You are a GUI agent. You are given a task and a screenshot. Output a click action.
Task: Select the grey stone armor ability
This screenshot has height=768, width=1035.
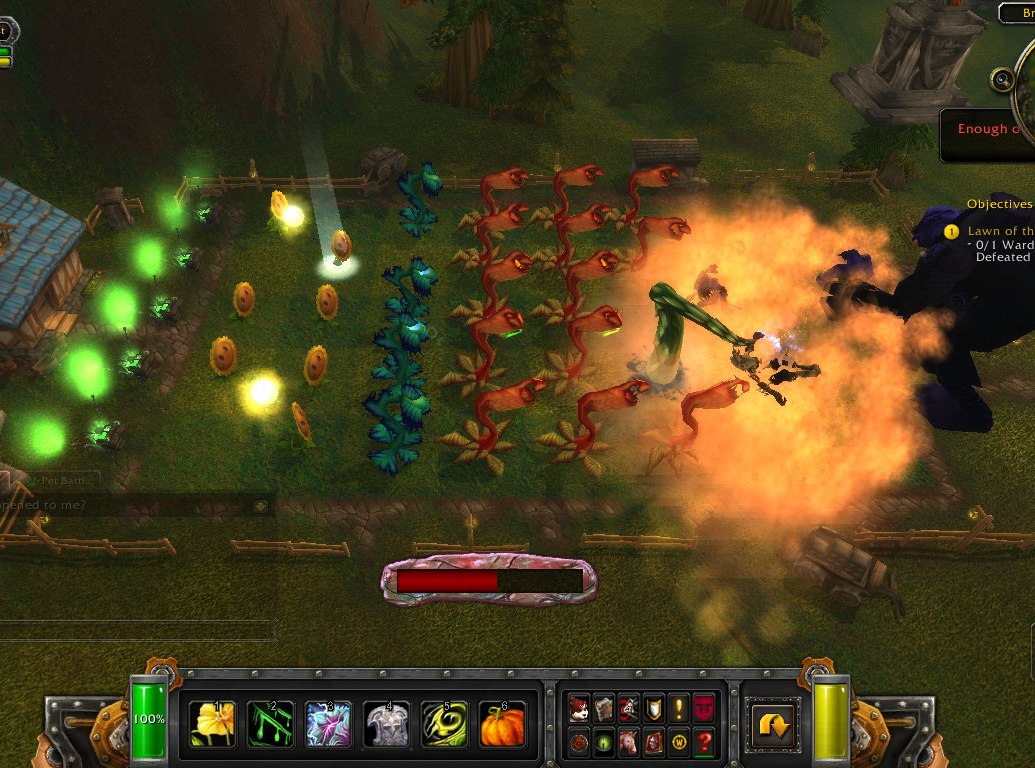tap(387, 723)
